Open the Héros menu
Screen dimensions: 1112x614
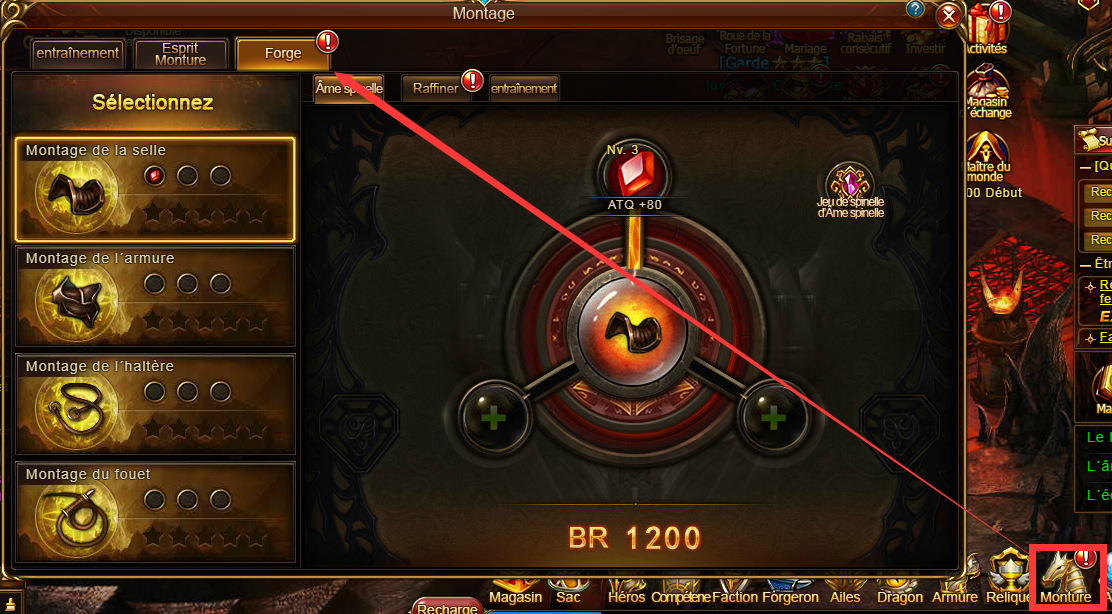tap(627, 596)
